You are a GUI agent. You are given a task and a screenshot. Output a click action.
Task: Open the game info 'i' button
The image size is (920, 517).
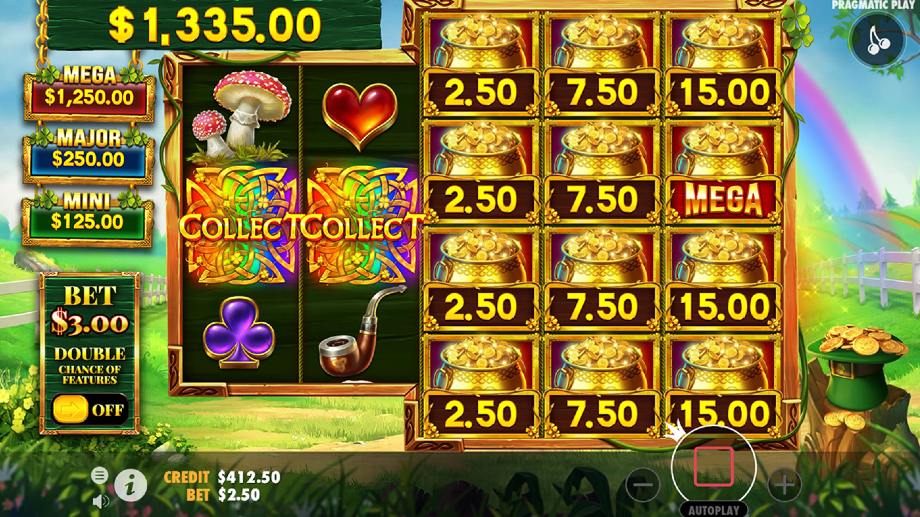point(130,485)
